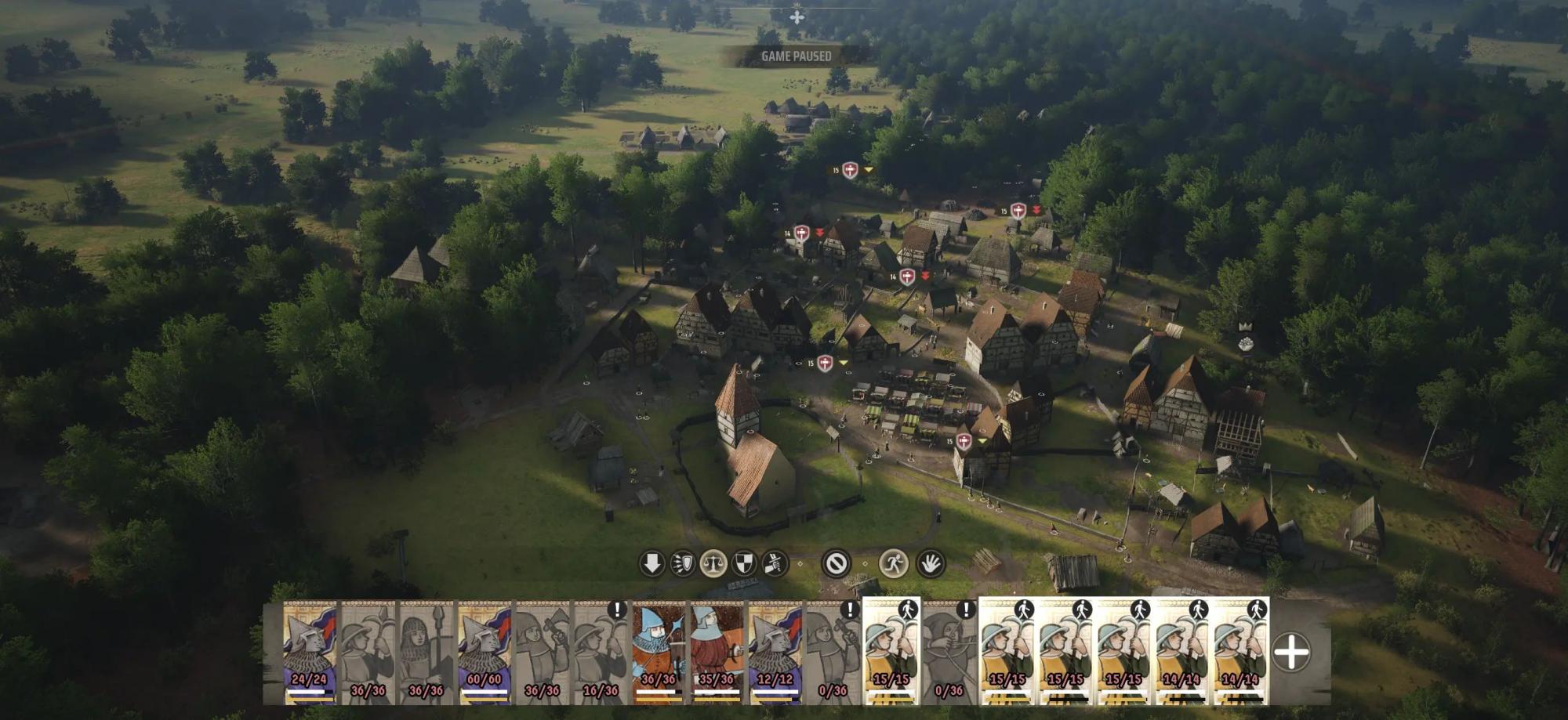
Task: Select the 24/24 retinue unit card
Action: (x=310, y=652)
